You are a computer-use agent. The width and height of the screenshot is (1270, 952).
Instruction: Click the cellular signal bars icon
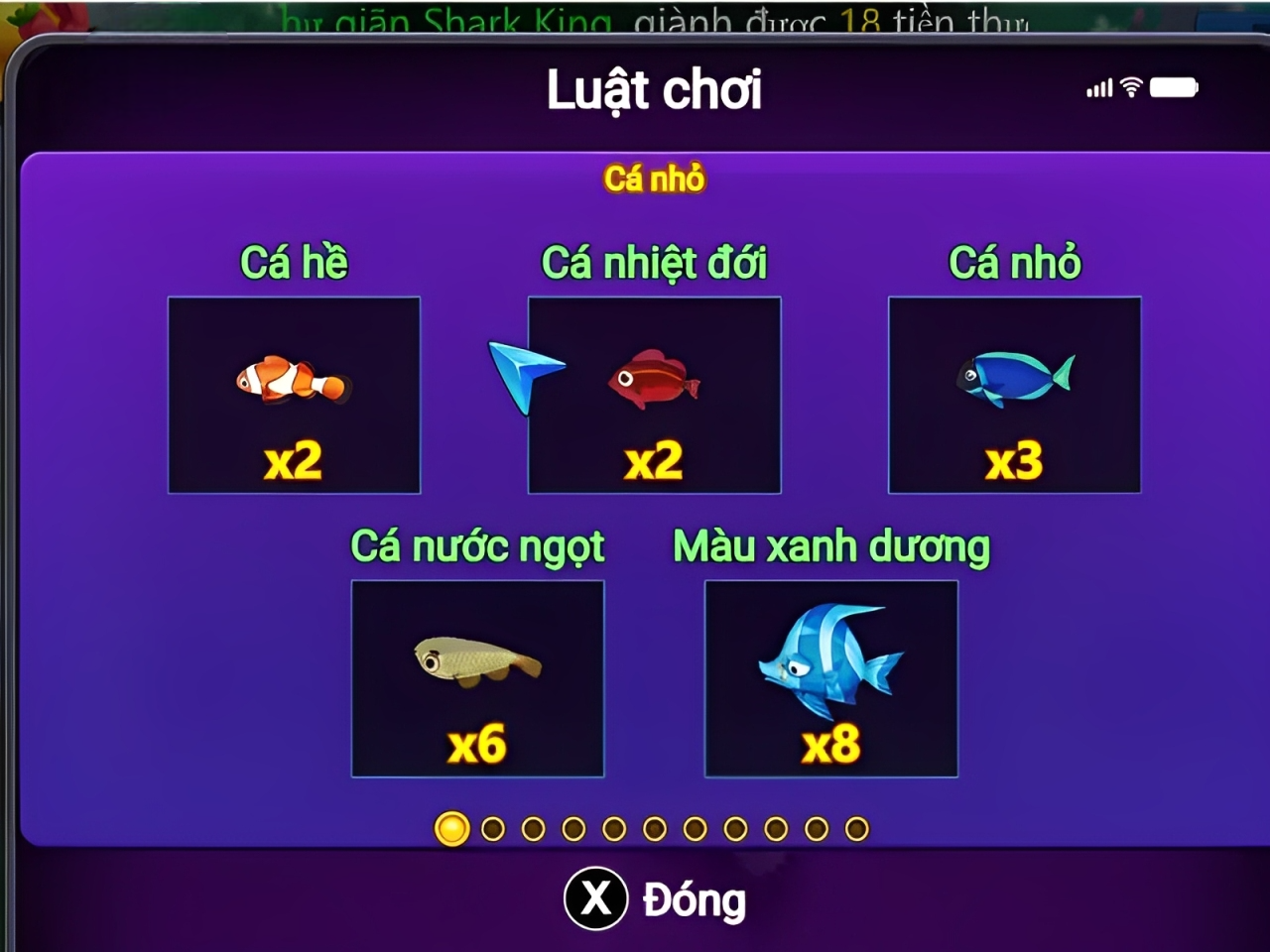click(x=1096, y=88)
